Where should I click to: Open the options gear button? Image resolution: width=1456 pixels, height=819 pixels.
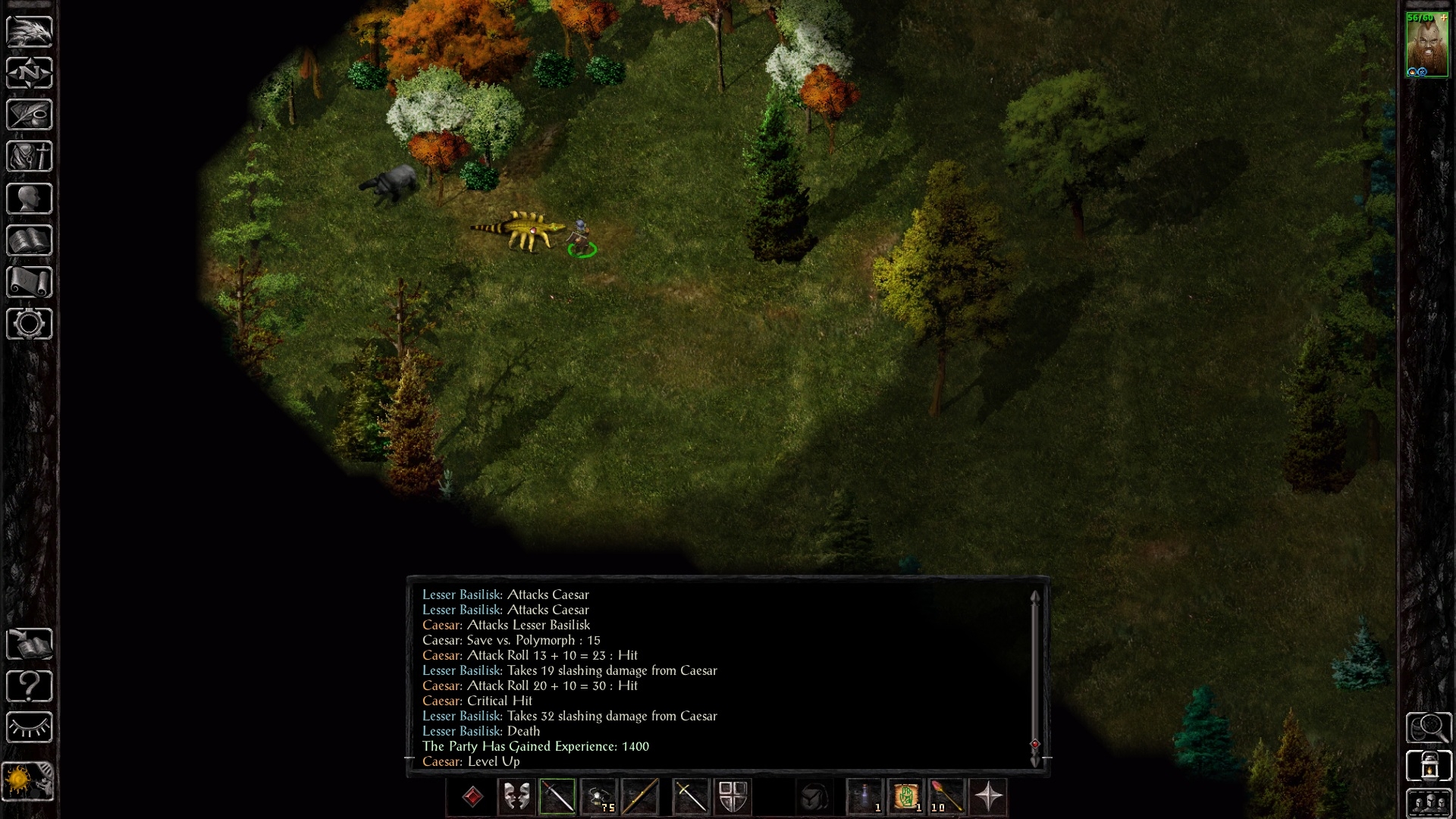coord(30,324)
